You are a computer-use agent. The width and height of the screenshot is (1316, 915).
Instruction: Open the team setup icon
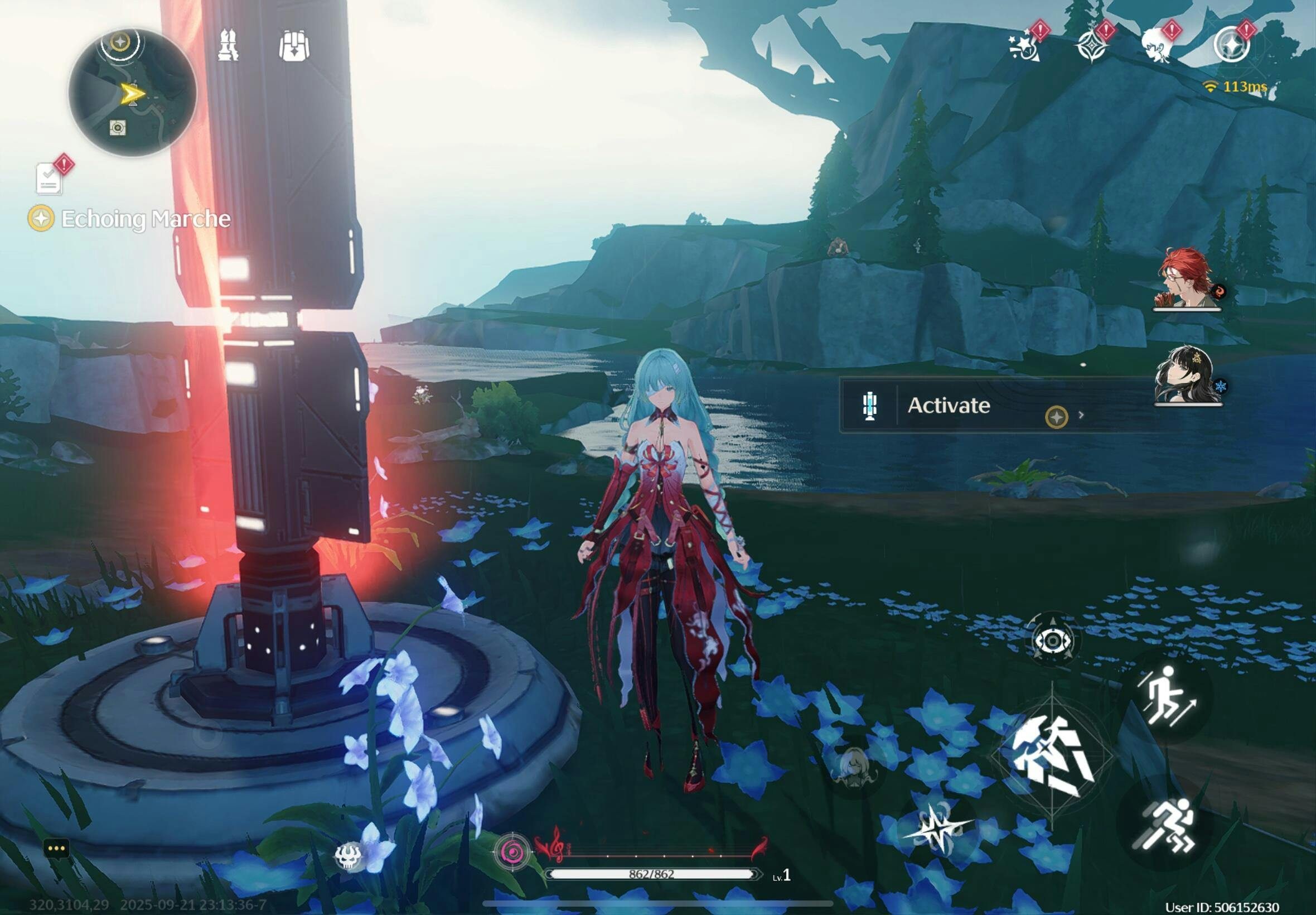tap(228, 45)
